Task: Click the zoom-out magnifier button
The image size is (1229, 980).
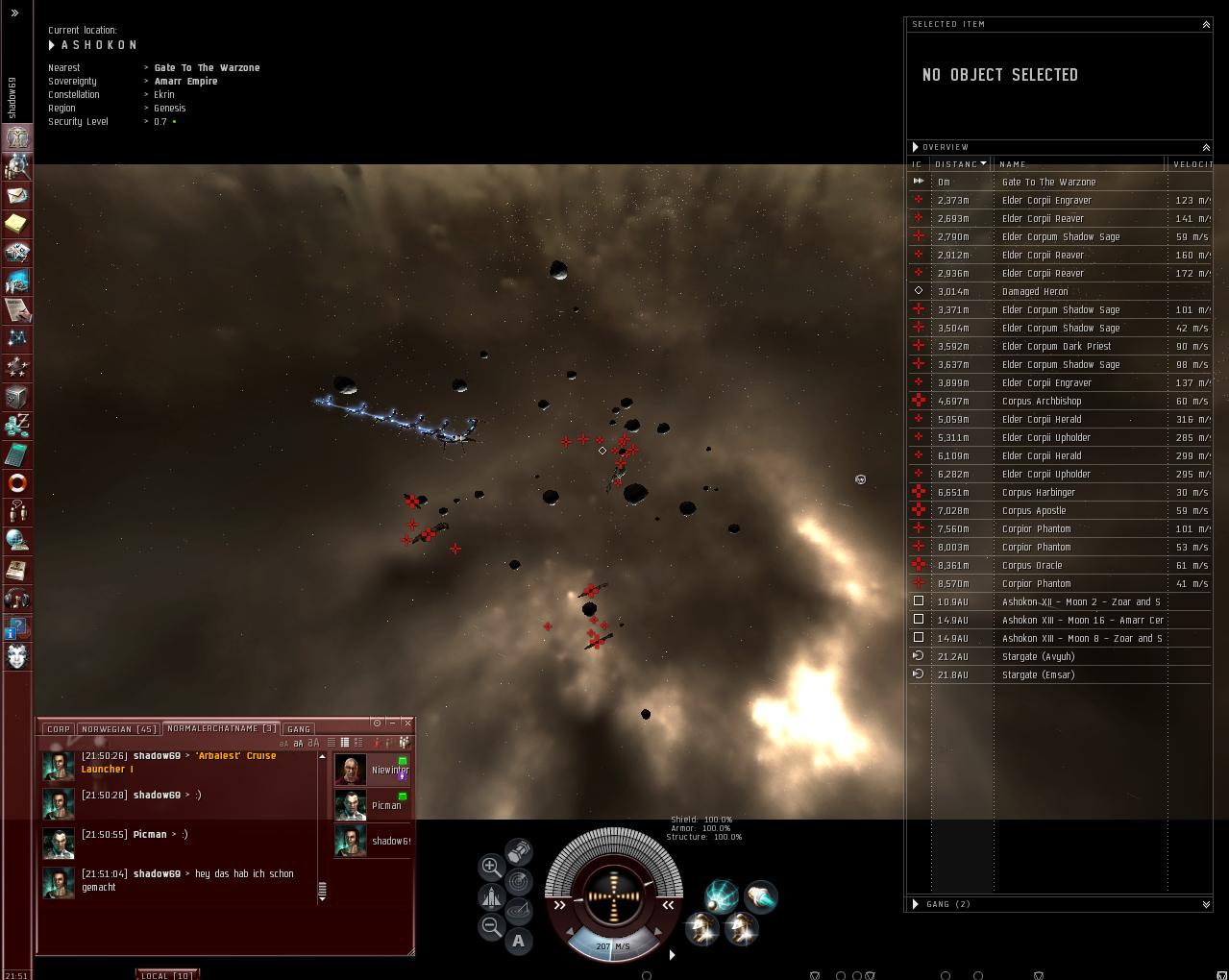Action: coord(490,926)
